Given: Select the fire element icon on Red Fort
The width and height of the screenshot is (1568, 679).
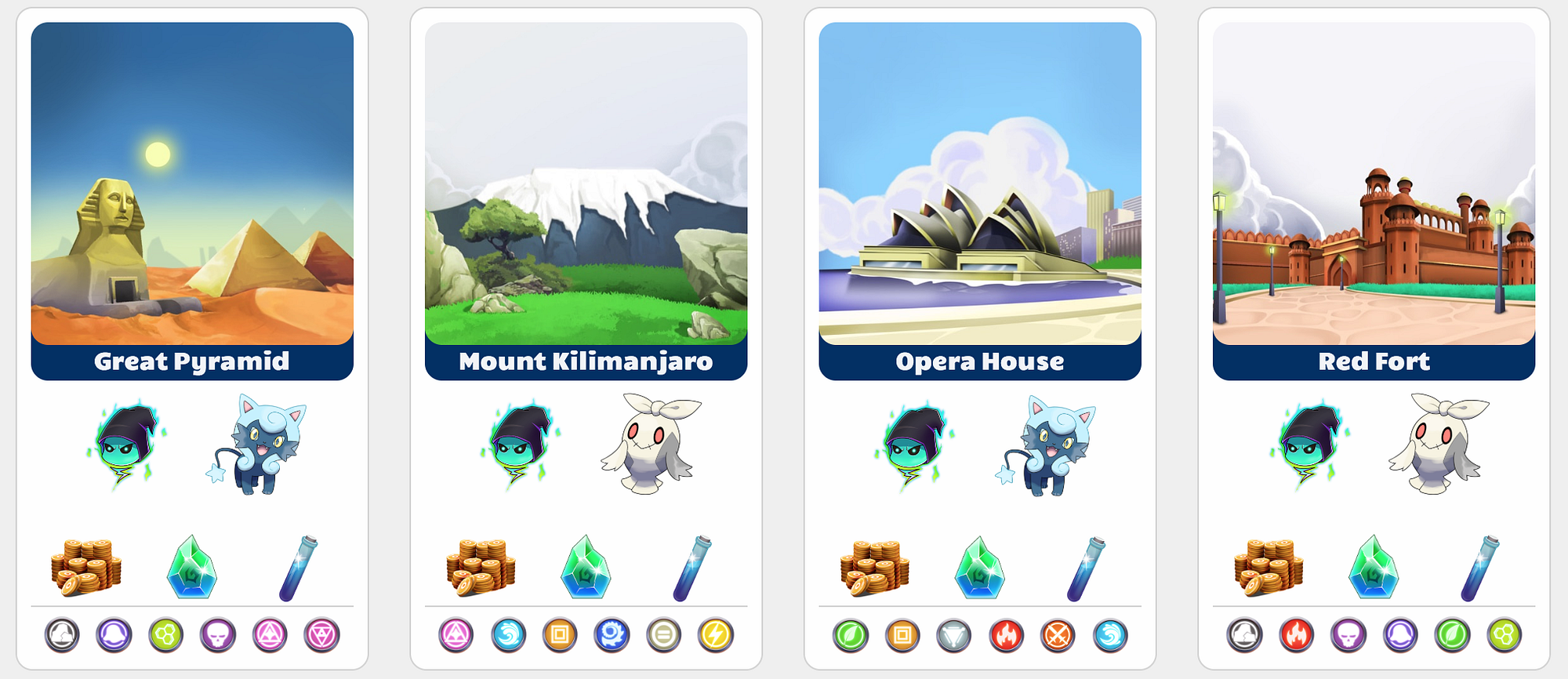Looking at the screenshot, I should tap(1297, 635).
